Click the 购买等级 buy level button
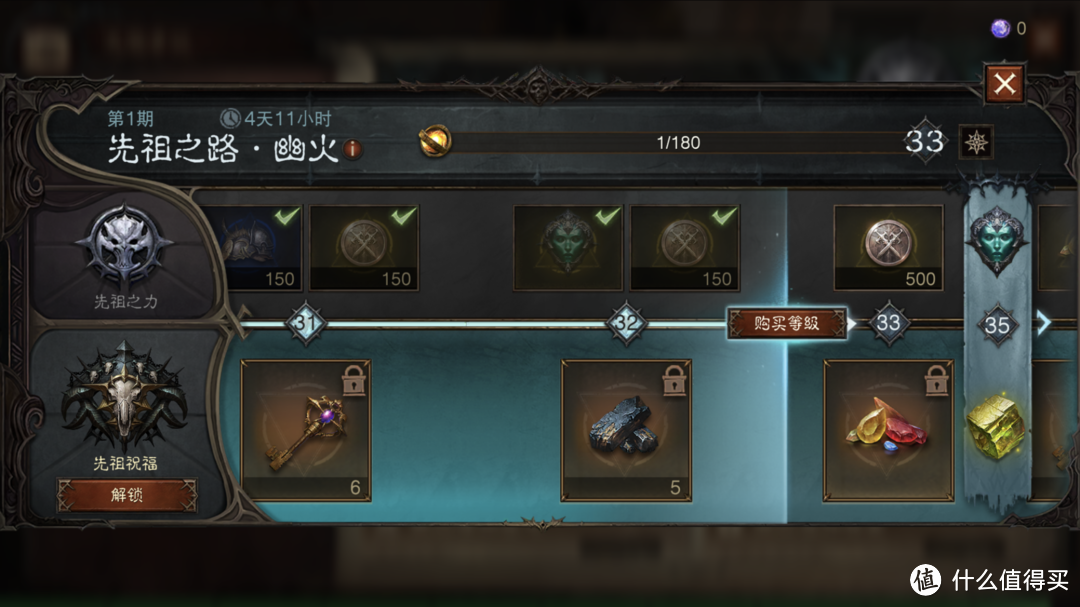The image size is (1080, 607). [786, 323]
